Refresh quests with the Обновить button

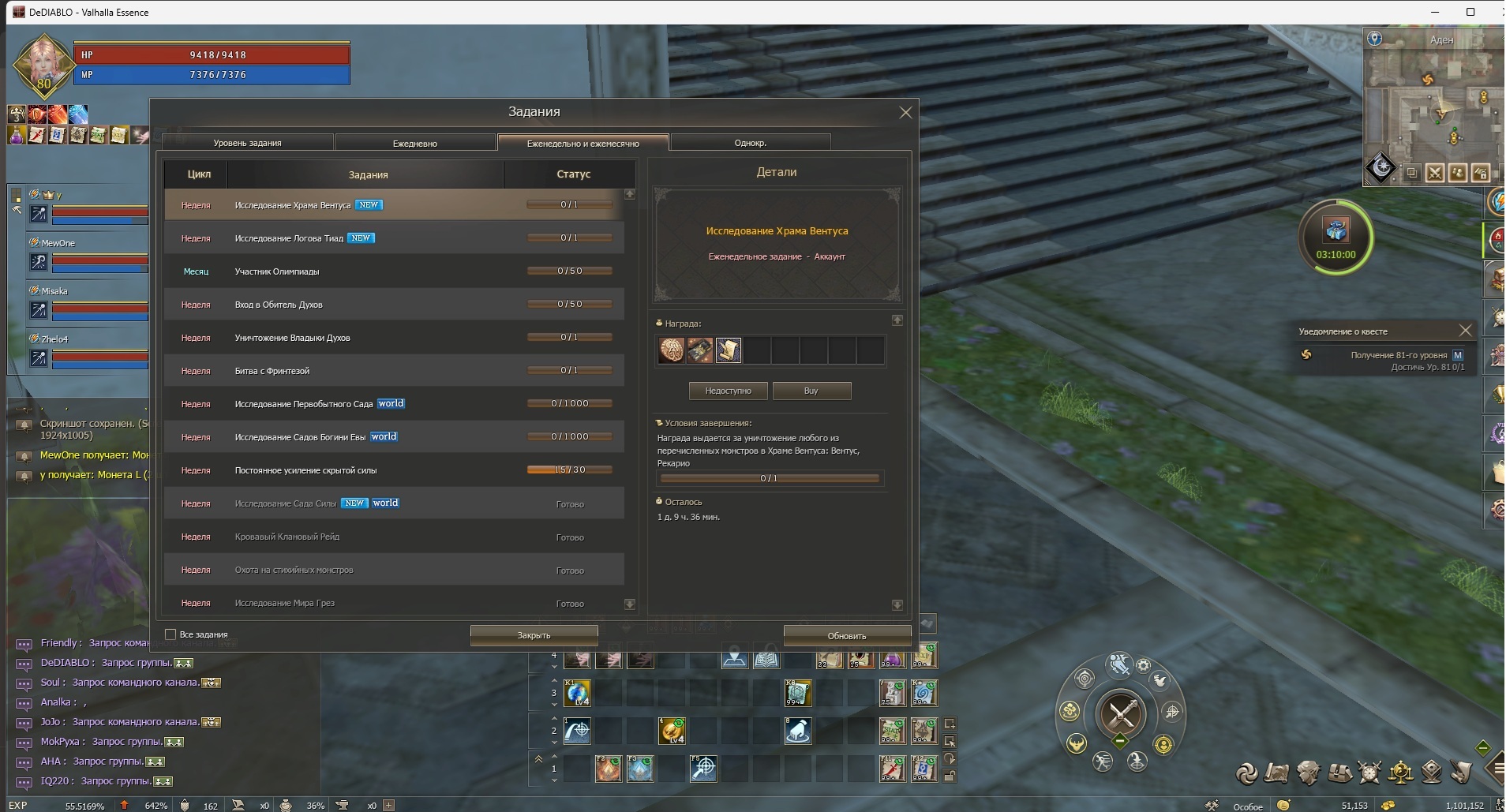(846, 635)
